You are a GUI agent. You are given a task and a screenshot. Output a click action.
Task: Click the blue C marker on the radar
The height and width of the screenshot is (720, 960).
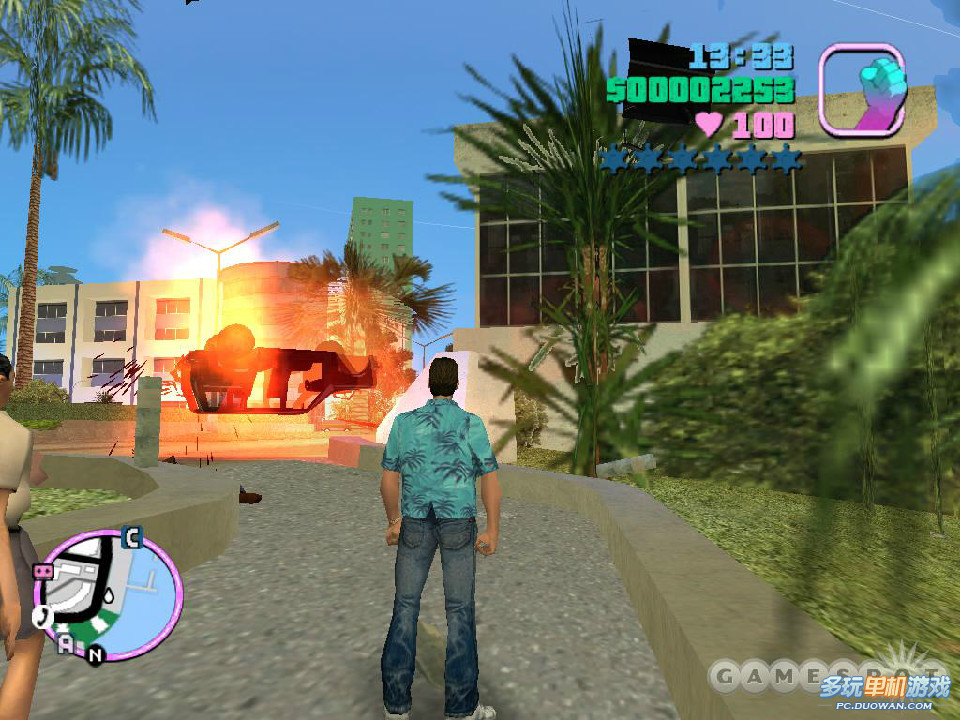click(130, 538)
